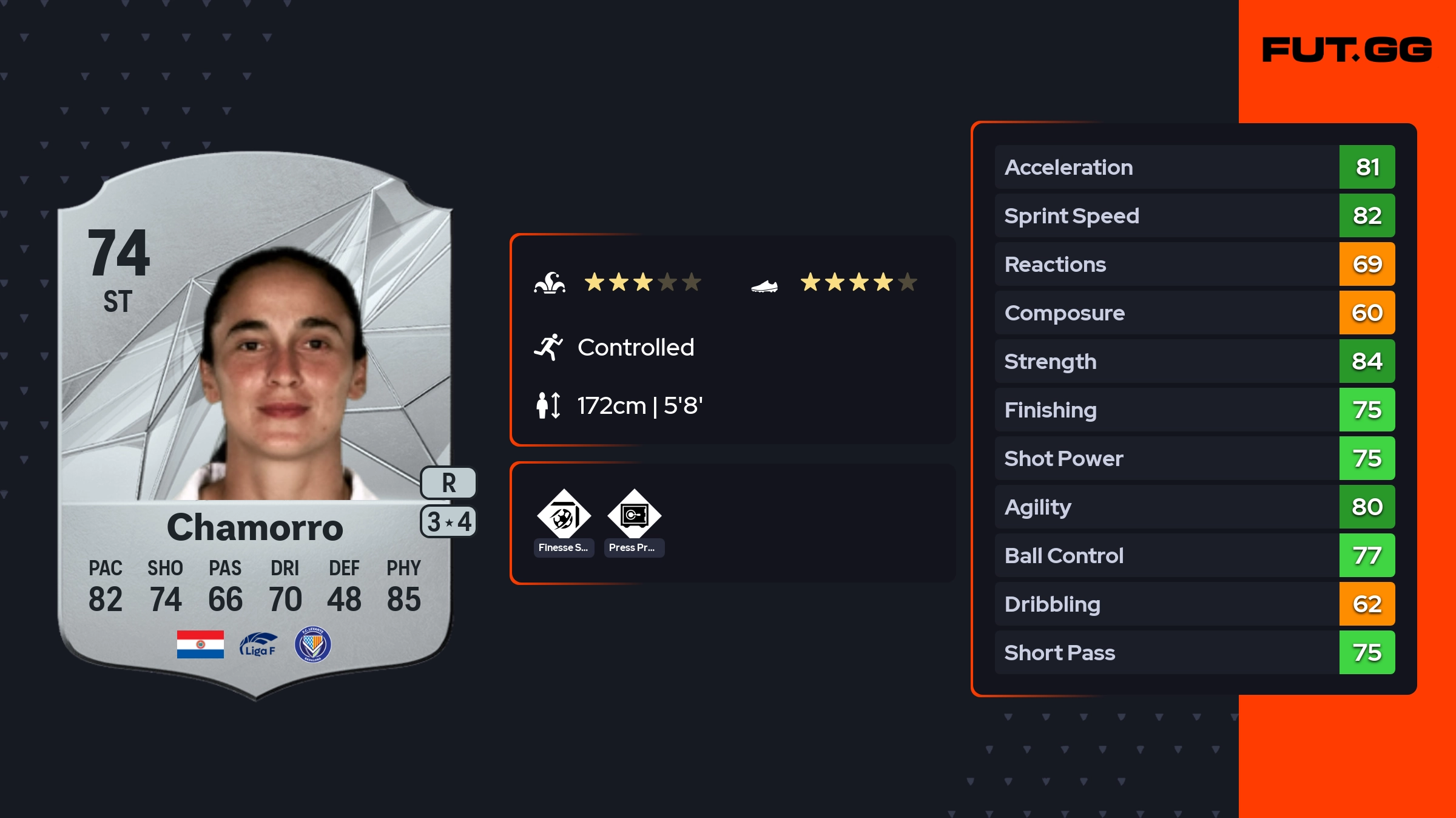Choose the Liga F league logo

click(258, 644)
